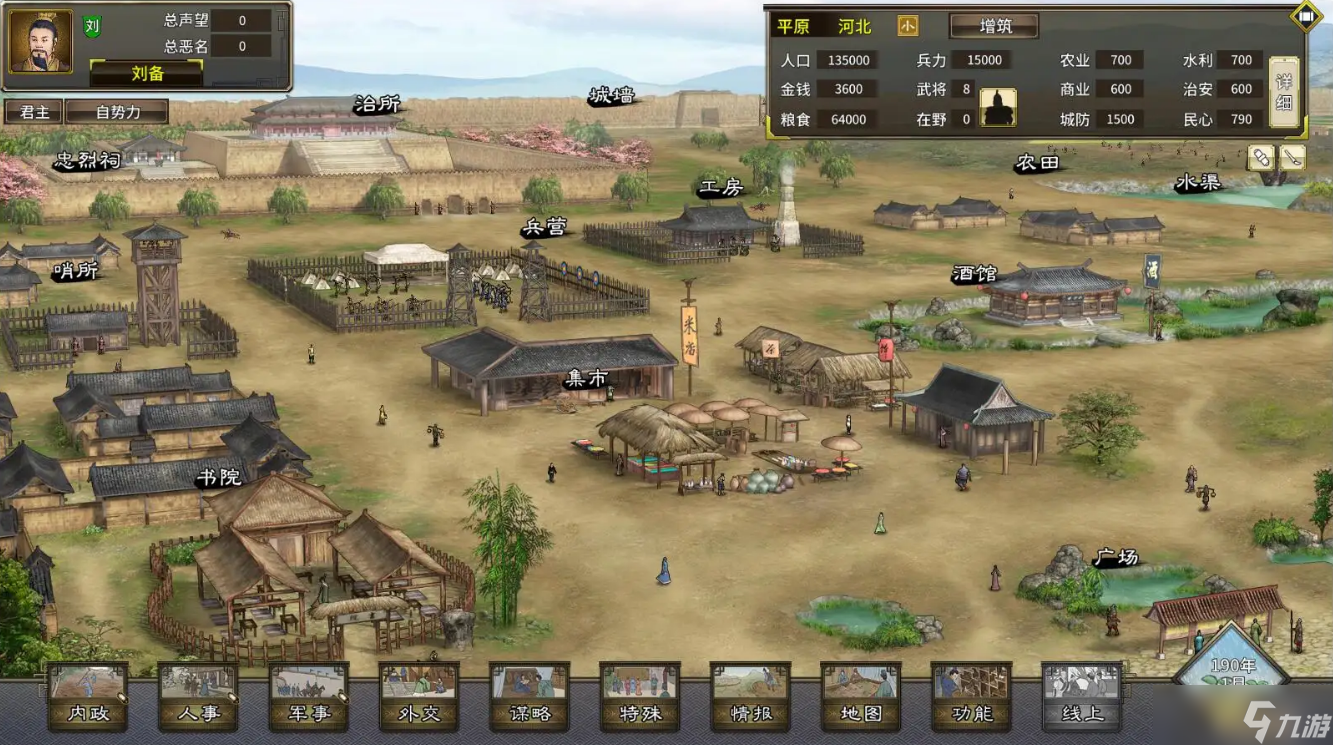The image size is (1333, 745).
Task: Switch to the 自势力 own faction tab
Action: click(118, 112)
